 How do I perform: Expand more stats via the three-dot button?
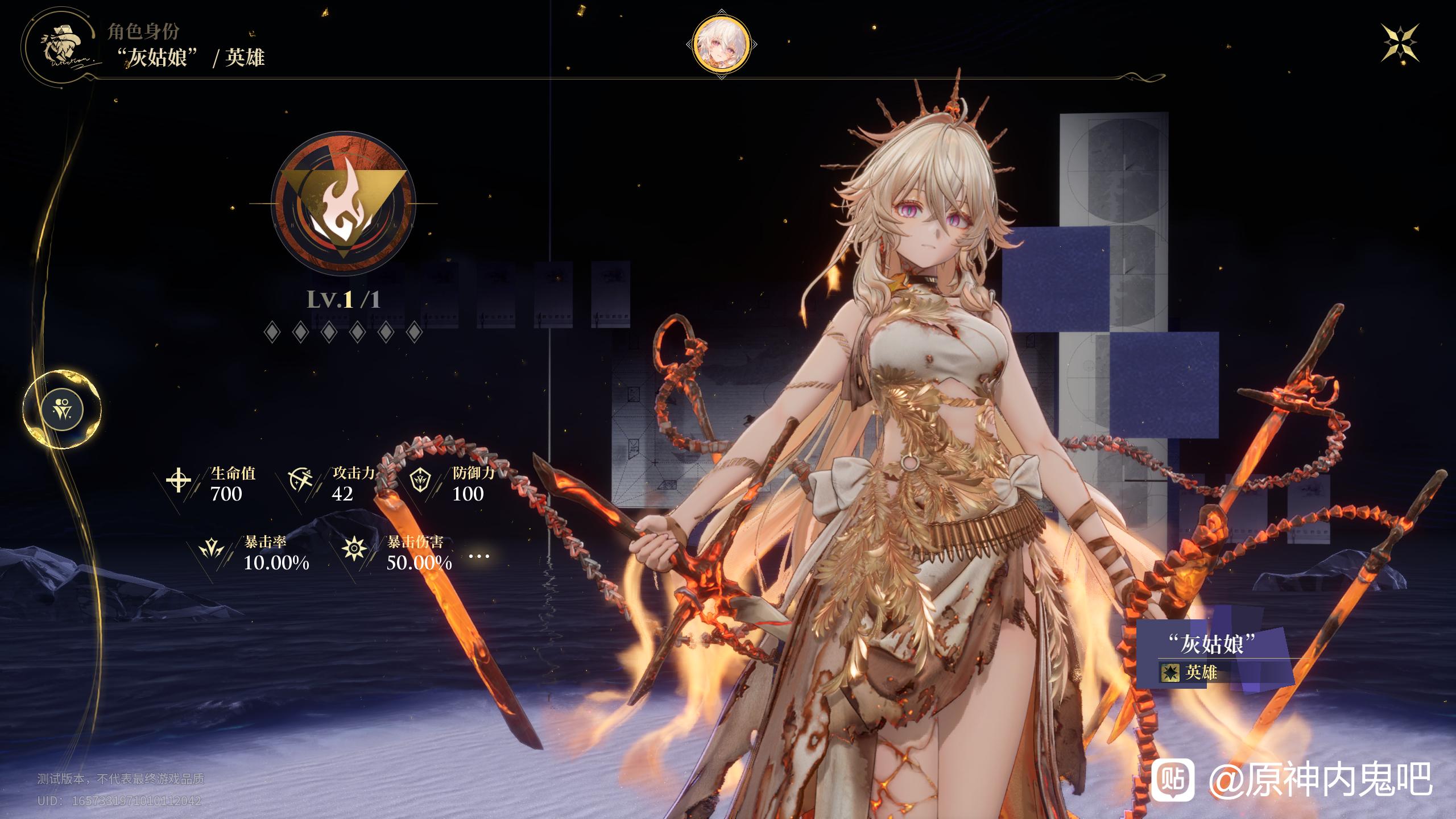479,556
